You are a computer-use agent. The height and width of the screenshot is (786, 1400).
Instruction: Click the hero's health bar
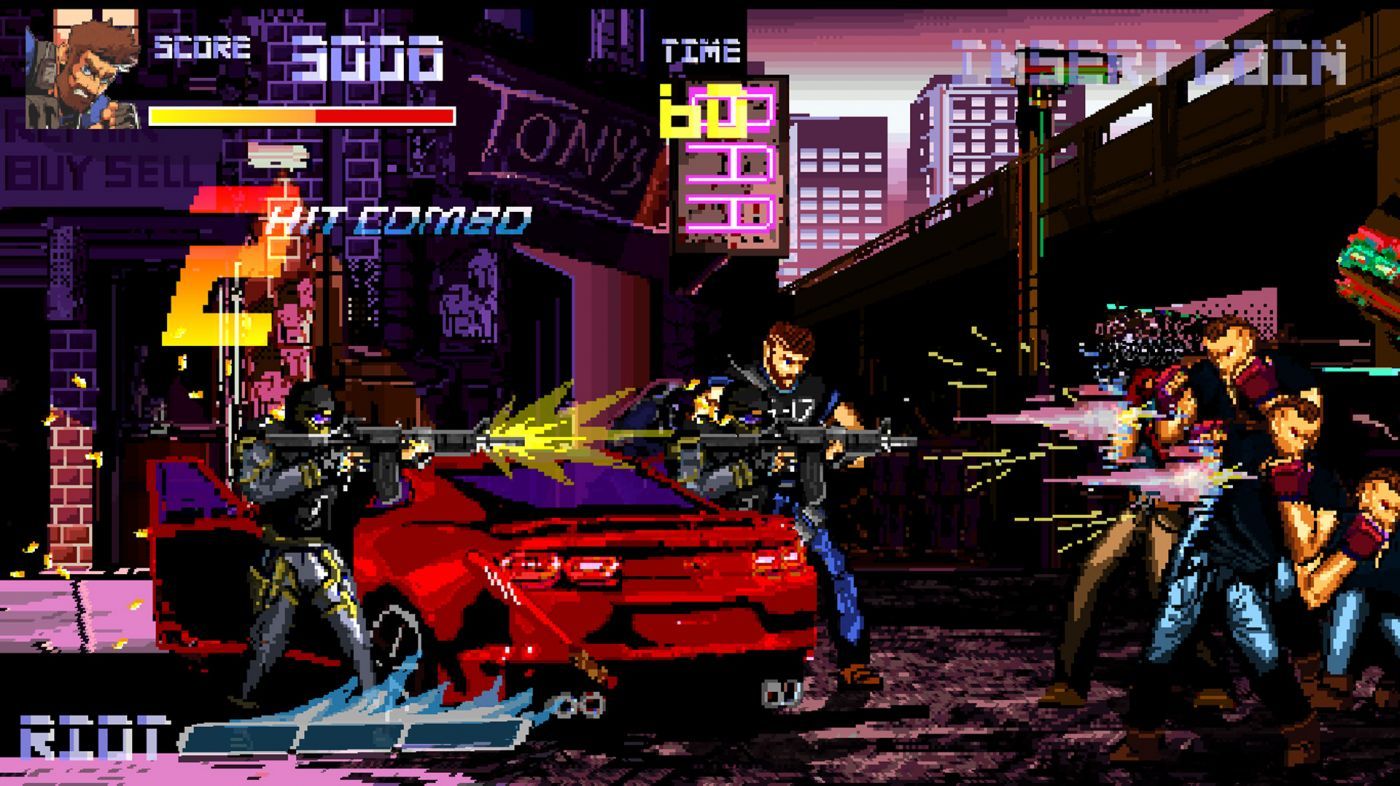click(x=300, y=115)
